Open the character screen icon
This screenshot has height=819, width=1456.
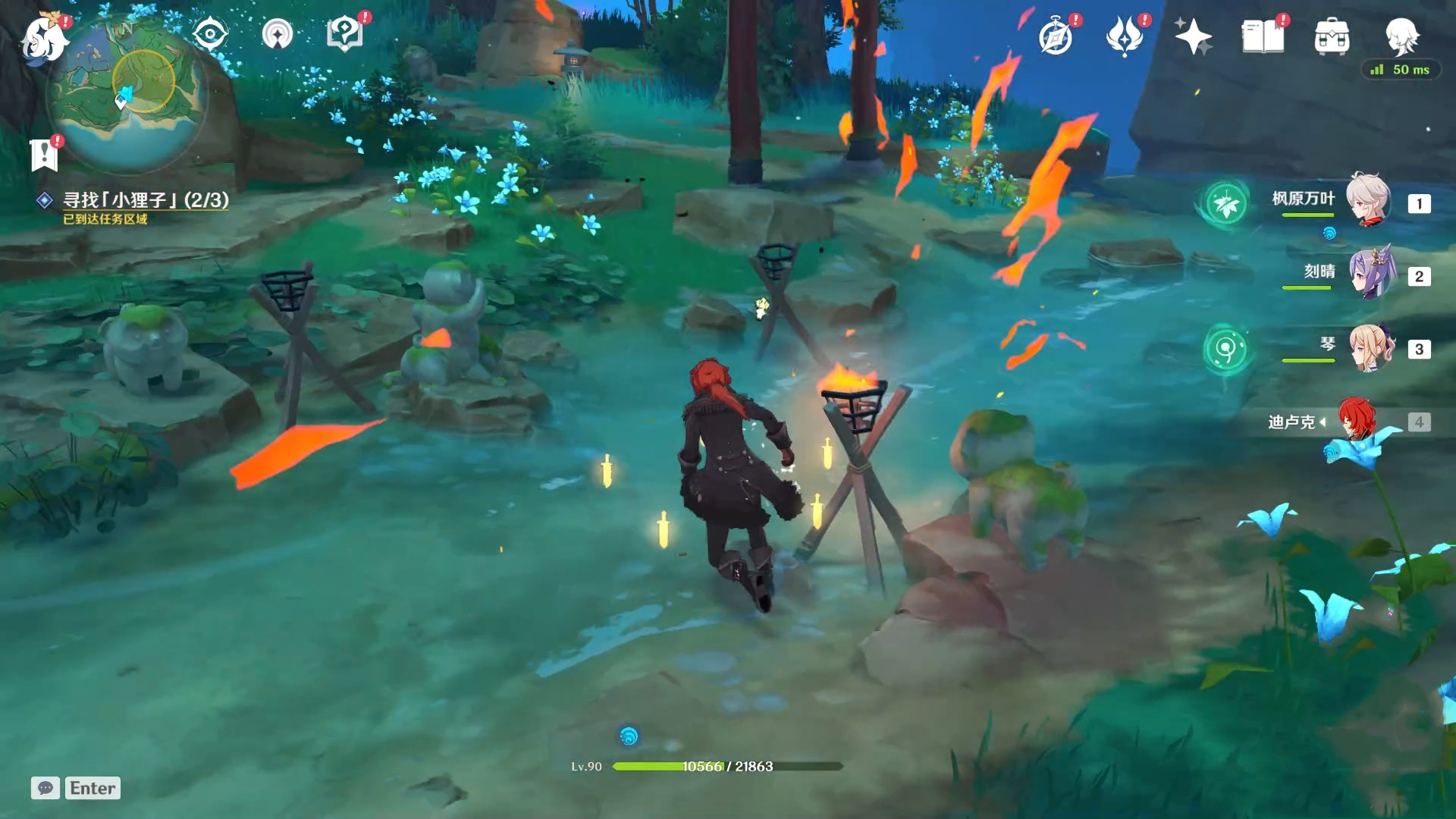point(1401,35)
